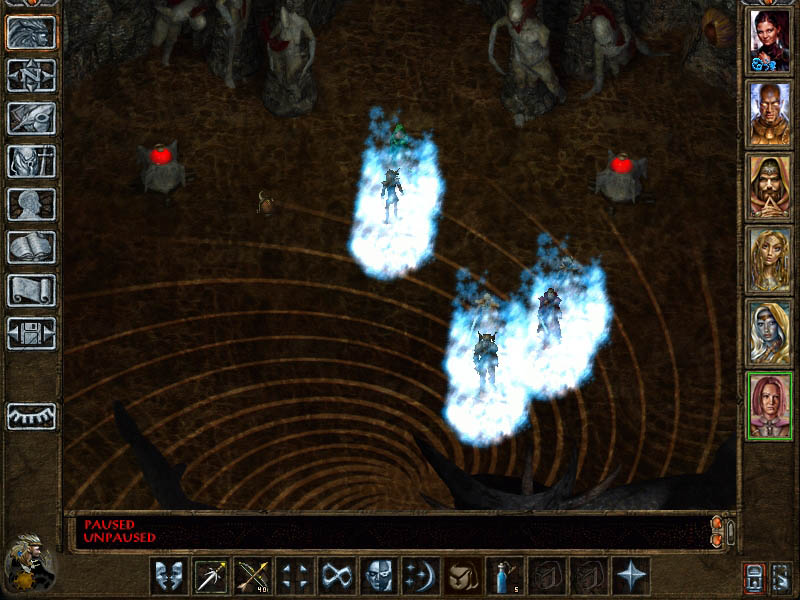800x600 pixels.
Task: Open game options with the floppy disk button
Action: pyautogui.click(x=31, y=333)
